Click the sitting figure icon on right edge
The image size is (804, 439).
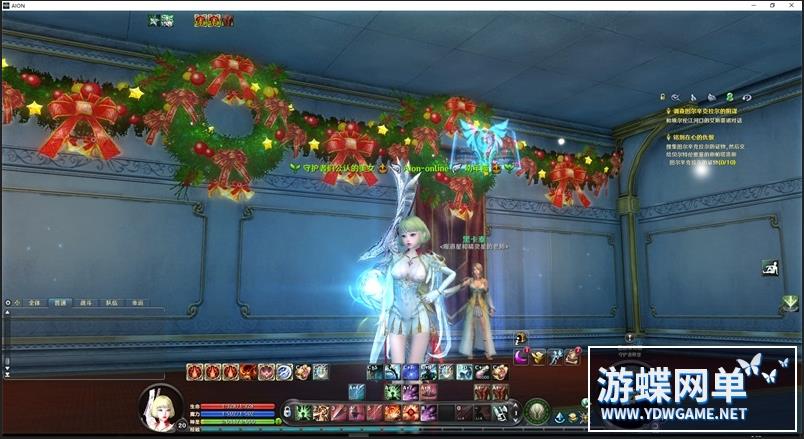[770, 268]
